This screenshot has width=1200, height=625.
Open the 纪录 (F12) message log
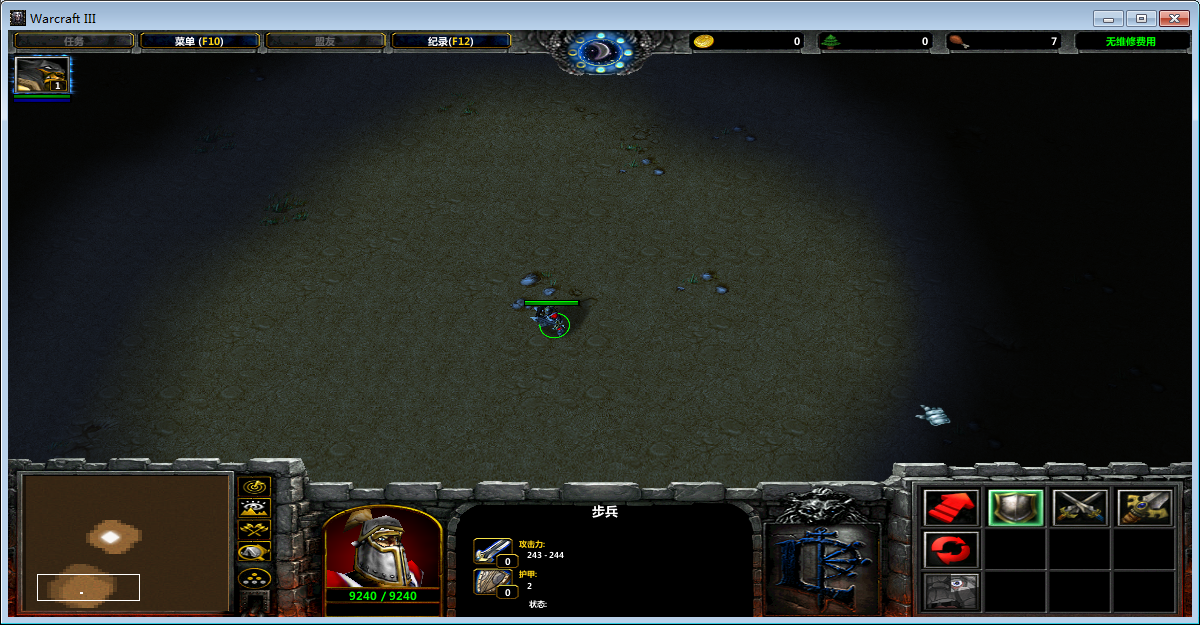pyautogui.click(x=450, y=41)
